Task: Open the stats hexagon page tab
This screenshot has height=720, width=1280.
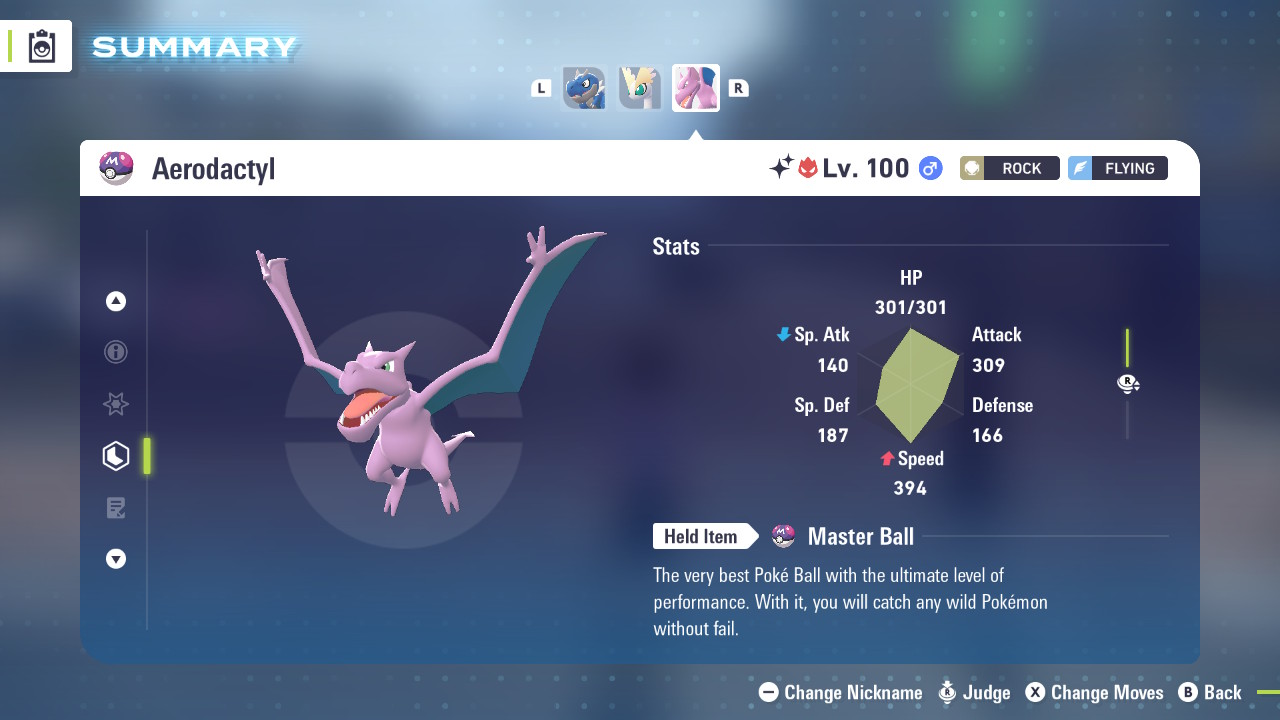Action: (116, 456)
